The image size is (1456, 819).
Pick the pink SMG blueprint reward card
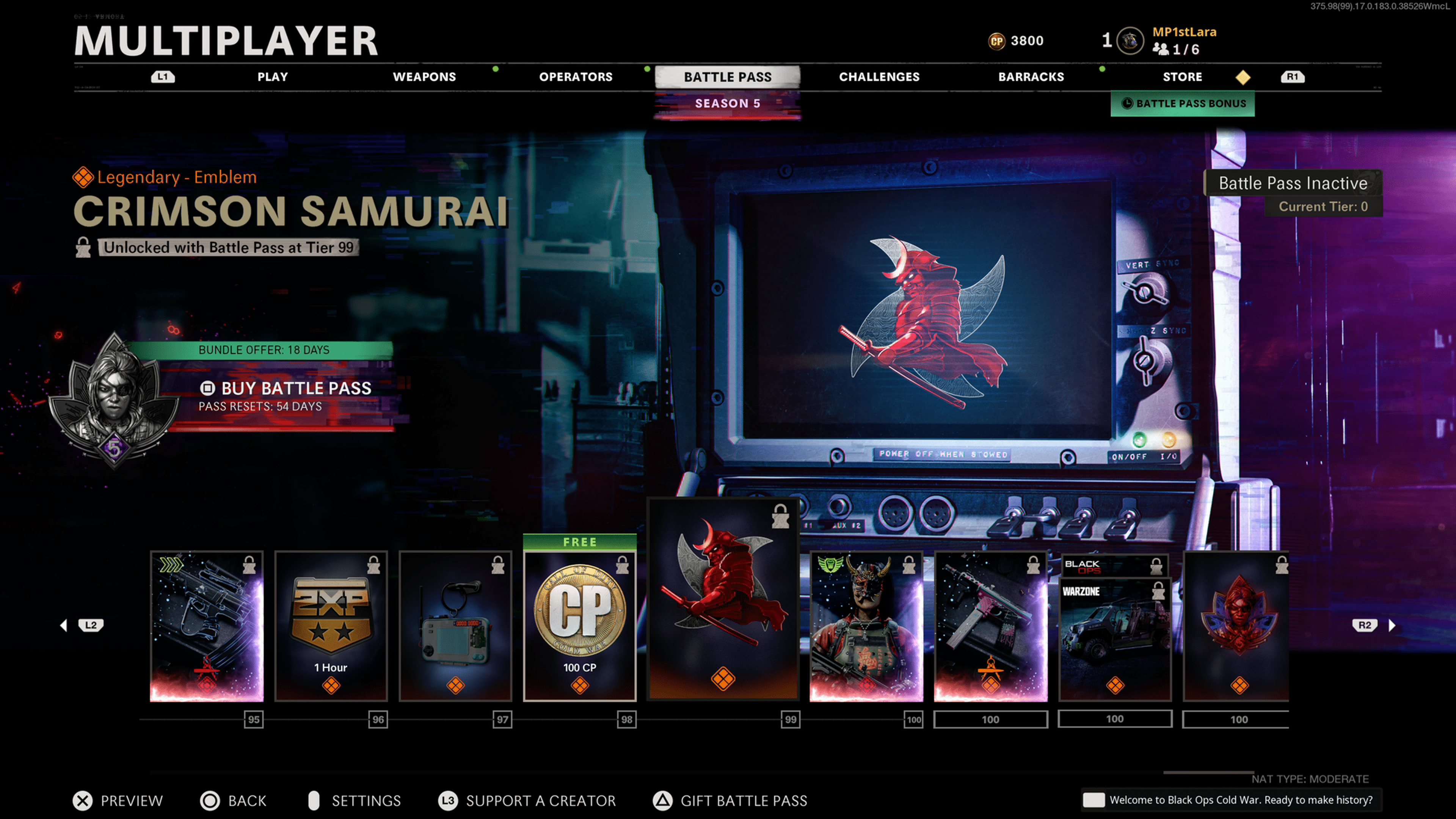click(x=990, y=626)
